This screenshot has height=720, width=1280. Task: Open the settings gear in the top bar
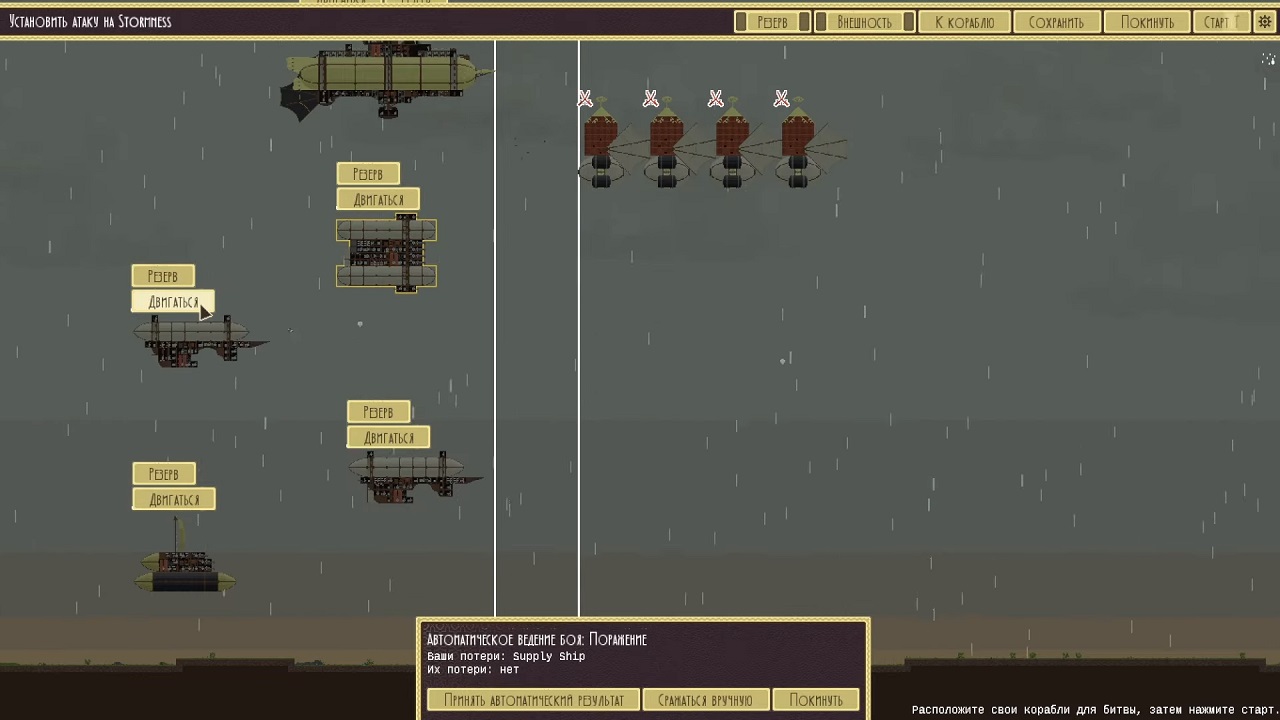[x=1263, y=21]
